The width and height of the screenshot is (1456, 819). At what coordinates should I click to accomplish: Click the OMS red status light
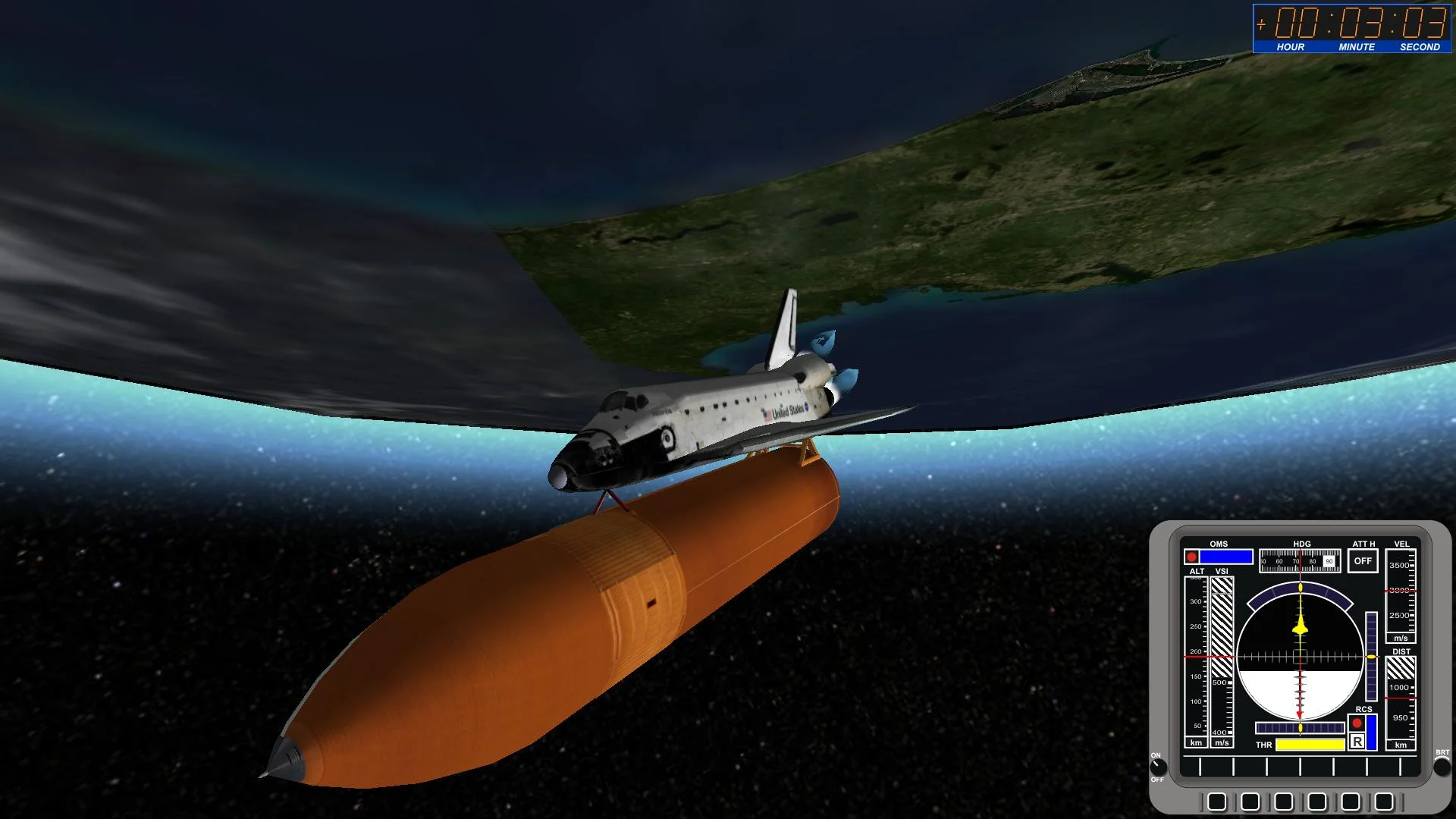pyautogui.click(x=1191, y=557)
